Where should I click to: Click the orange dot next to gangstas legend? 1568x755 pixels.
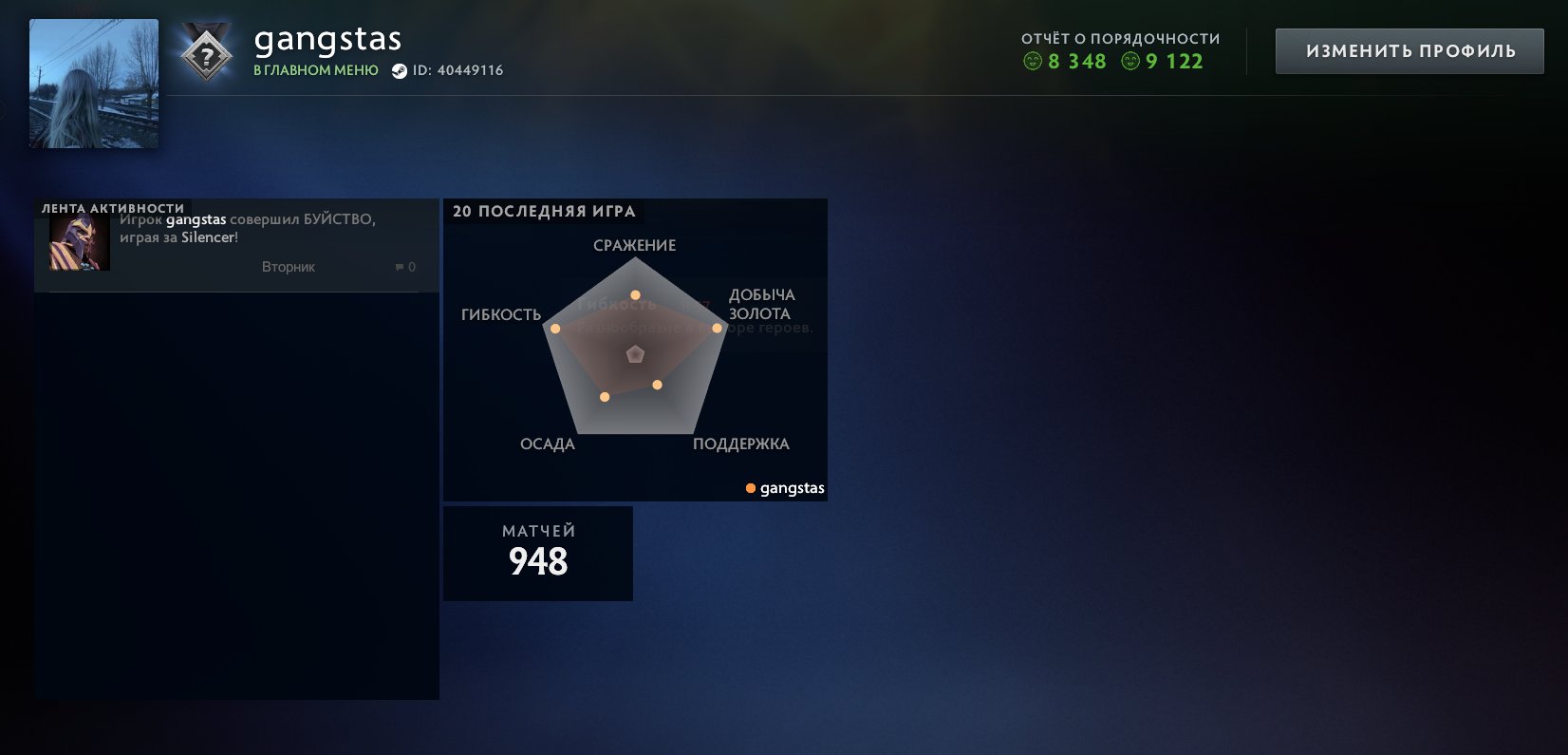[x=750, y=488]
